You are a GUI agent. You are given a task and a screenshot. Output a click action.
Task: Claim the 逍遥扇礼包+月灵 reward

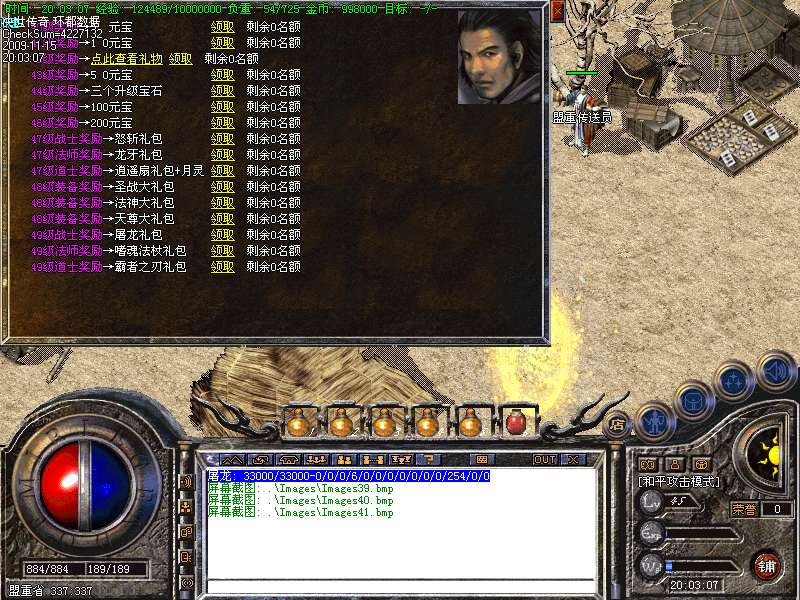tap(222, 171)
